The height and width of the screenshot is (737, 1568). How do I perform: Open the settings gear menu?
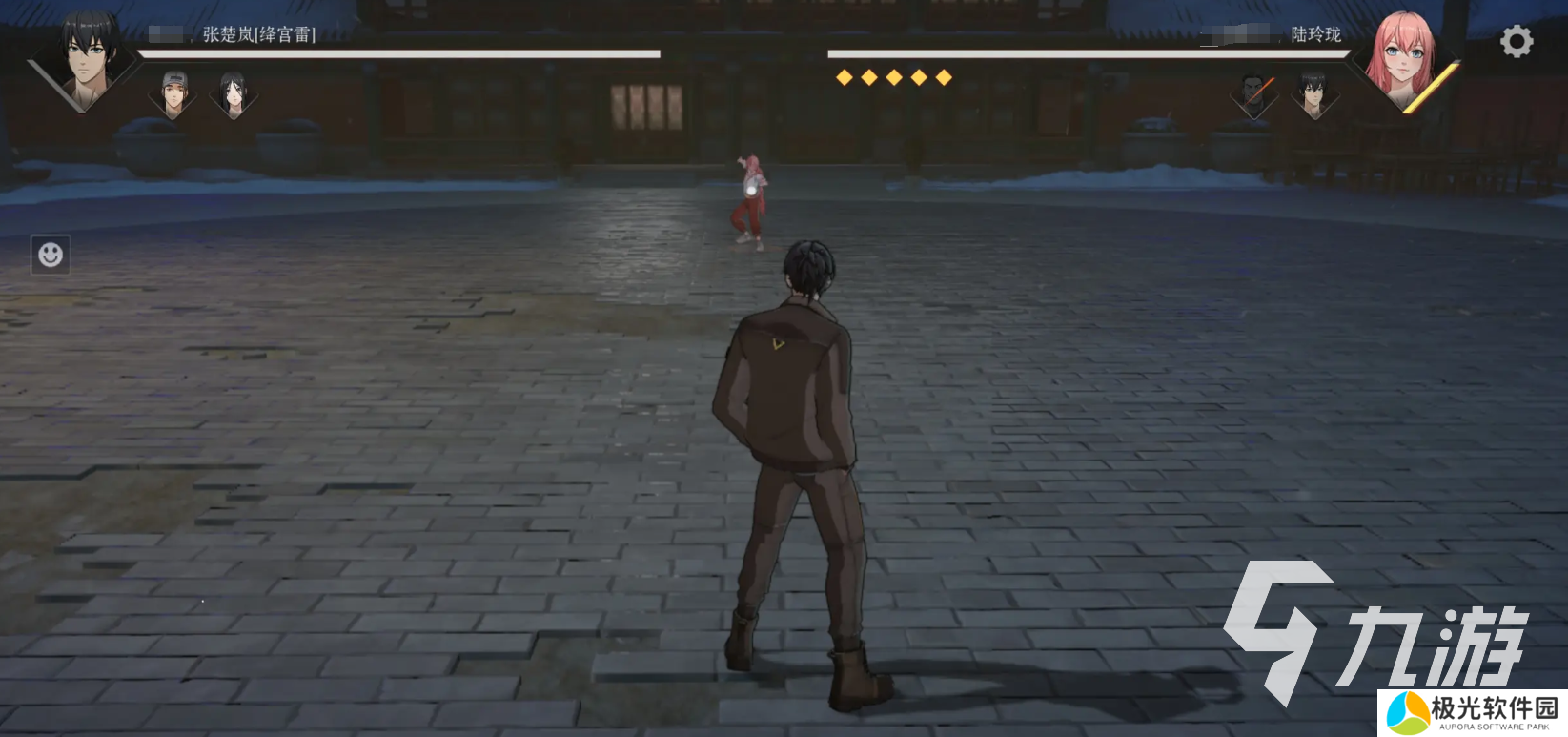coord(1516,42)
